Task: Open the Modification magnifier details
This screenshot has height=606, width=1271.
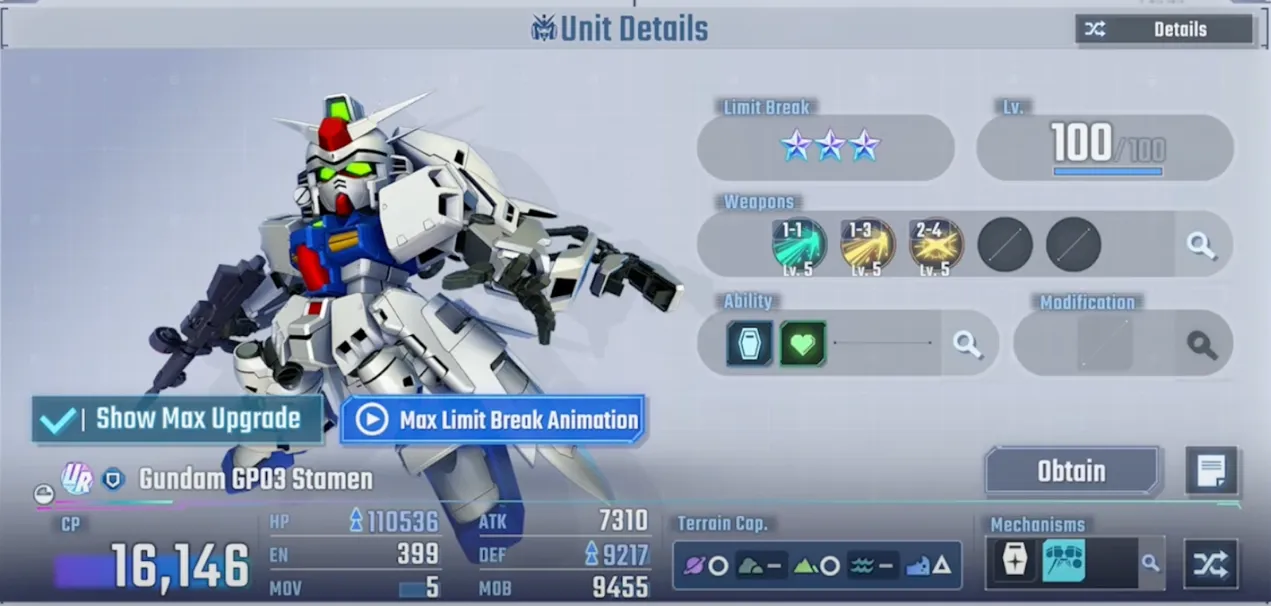Action: click(1201, 345)
